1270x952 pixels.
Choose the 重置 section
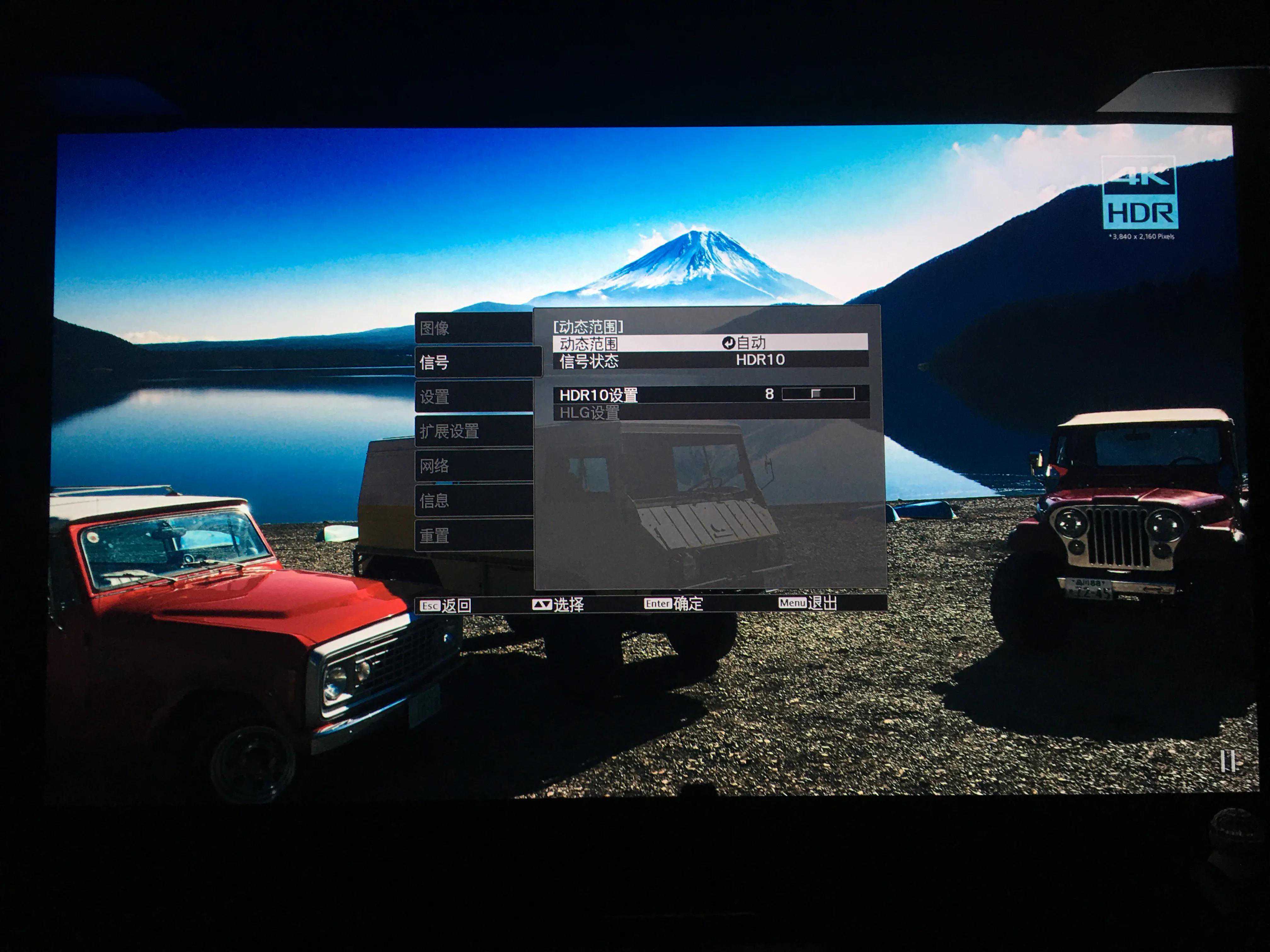pyautogui.click(x=473, y=535)
